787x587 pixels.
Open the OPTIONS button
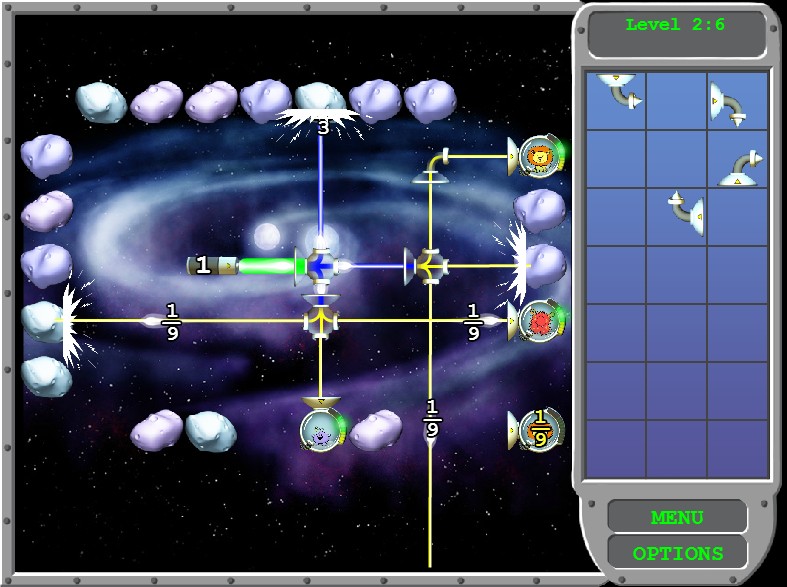pos(677,553)
